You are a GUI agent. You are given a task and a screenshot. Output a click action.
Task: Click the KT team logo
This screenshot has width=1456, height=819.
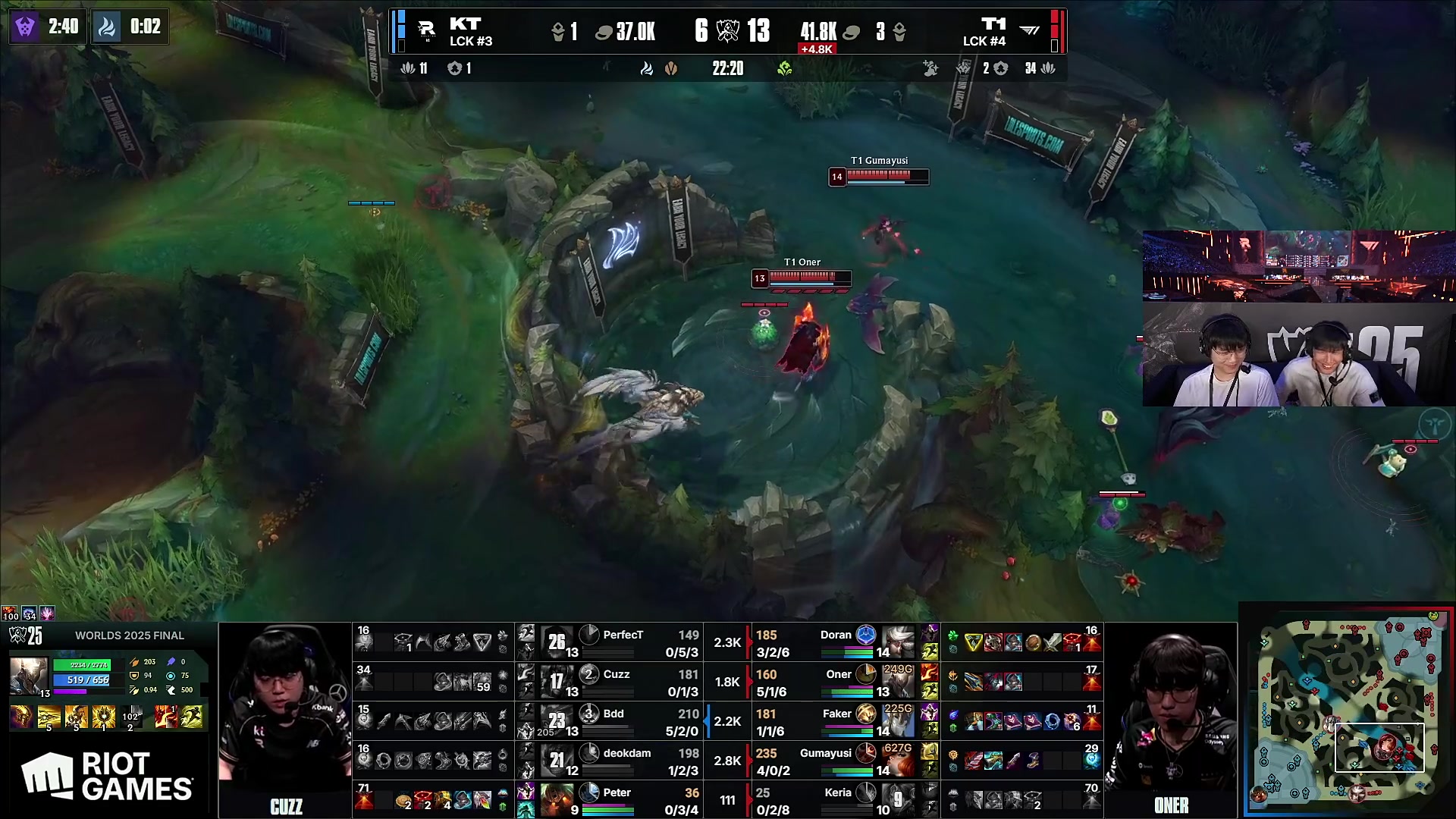[427, 31]
